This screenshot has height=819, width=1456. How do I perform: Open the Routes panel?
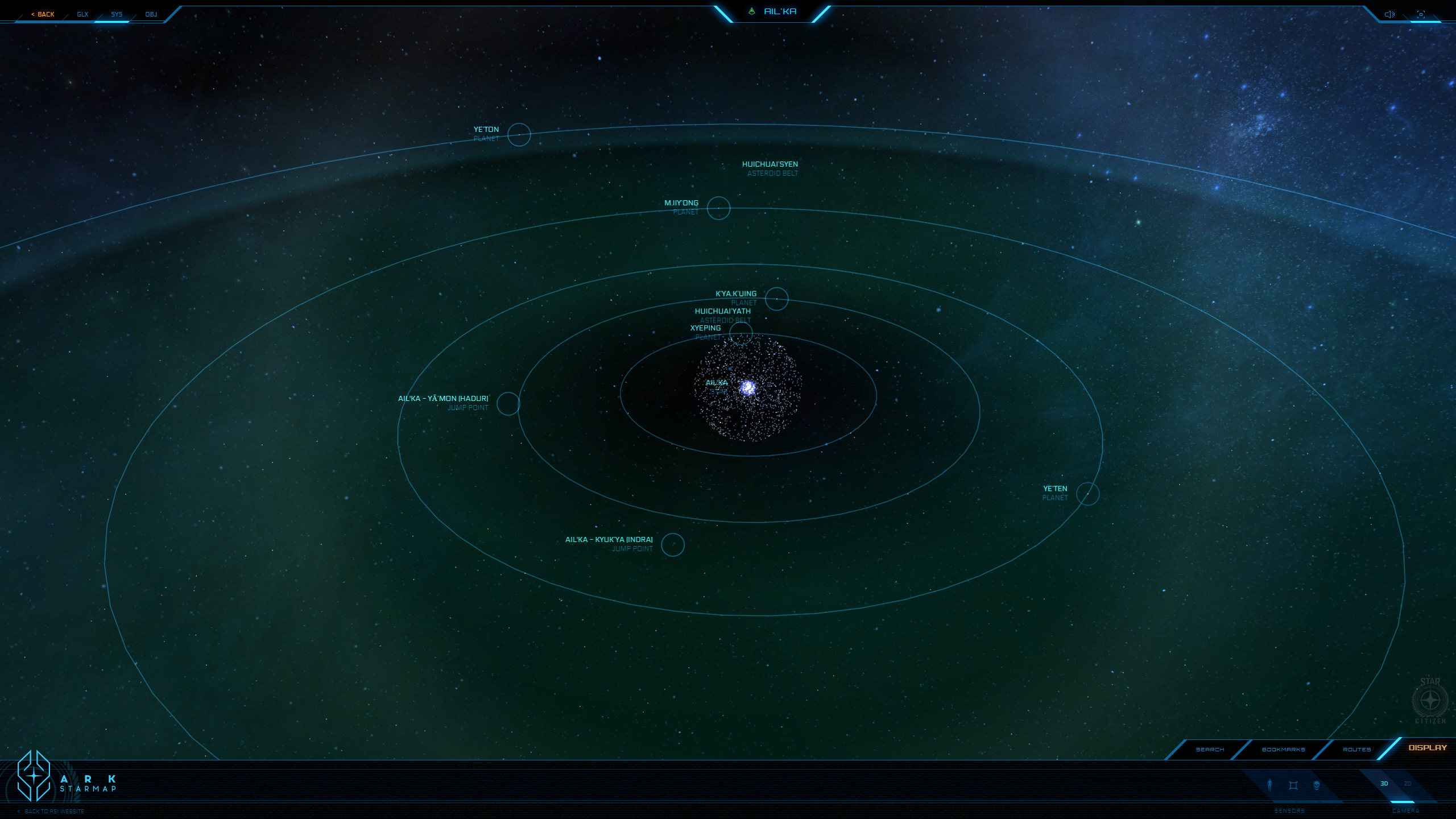[x=1356, y=750]
